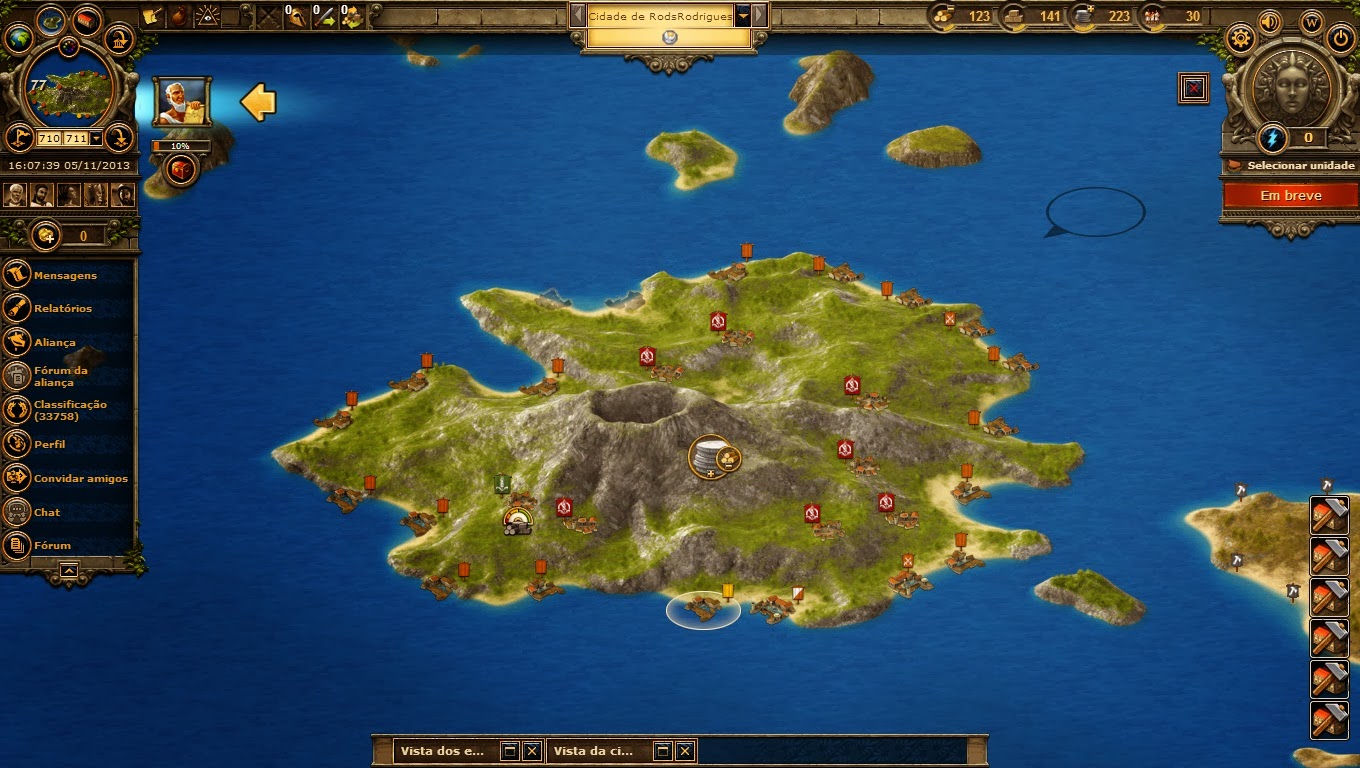Click the power logout toggle

(x=1340, y=37)
